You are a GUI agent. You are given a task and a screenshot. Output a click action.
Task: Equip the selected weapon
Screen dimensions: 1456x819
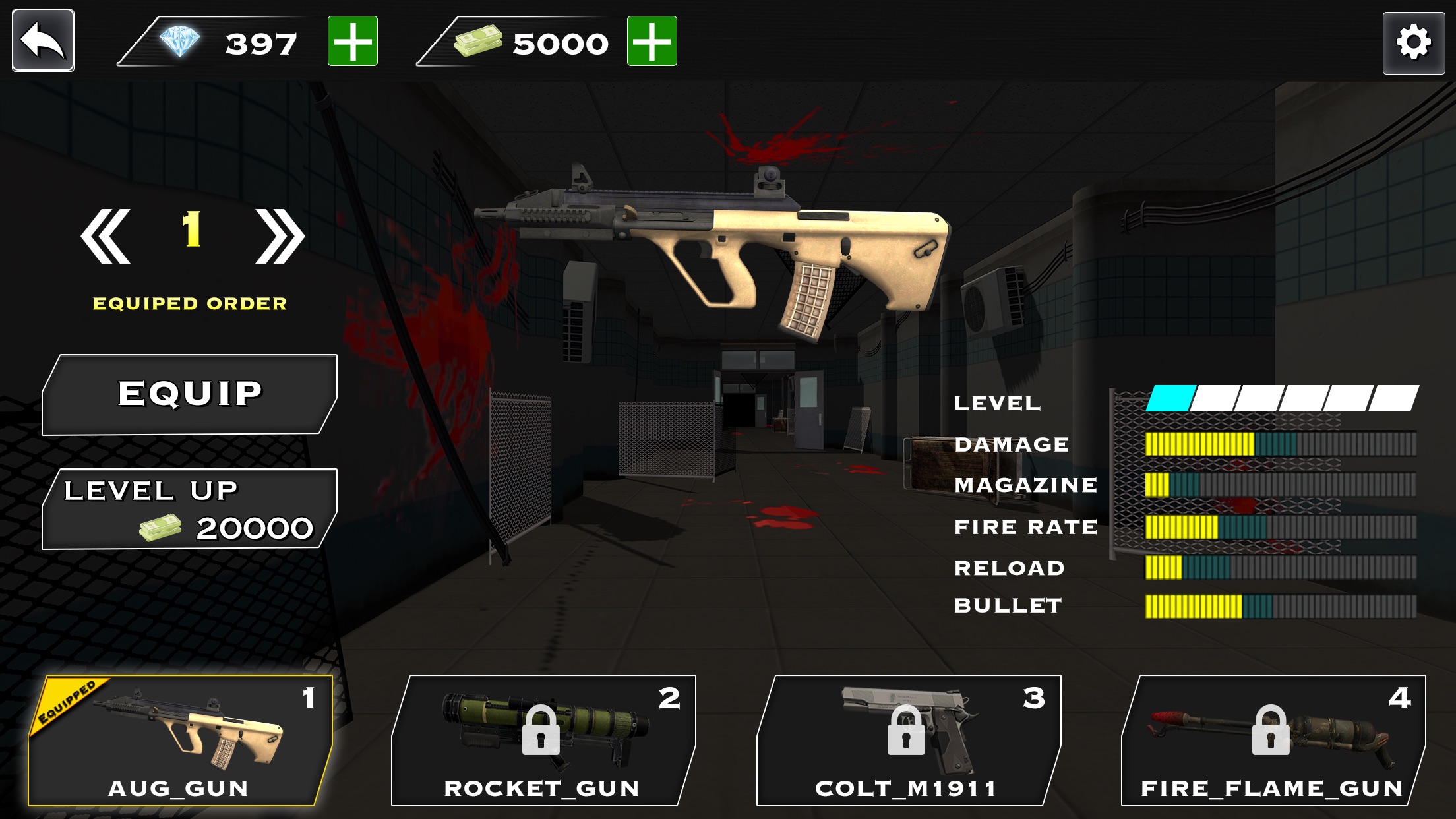pyautogui.click(x=190, y=394)
